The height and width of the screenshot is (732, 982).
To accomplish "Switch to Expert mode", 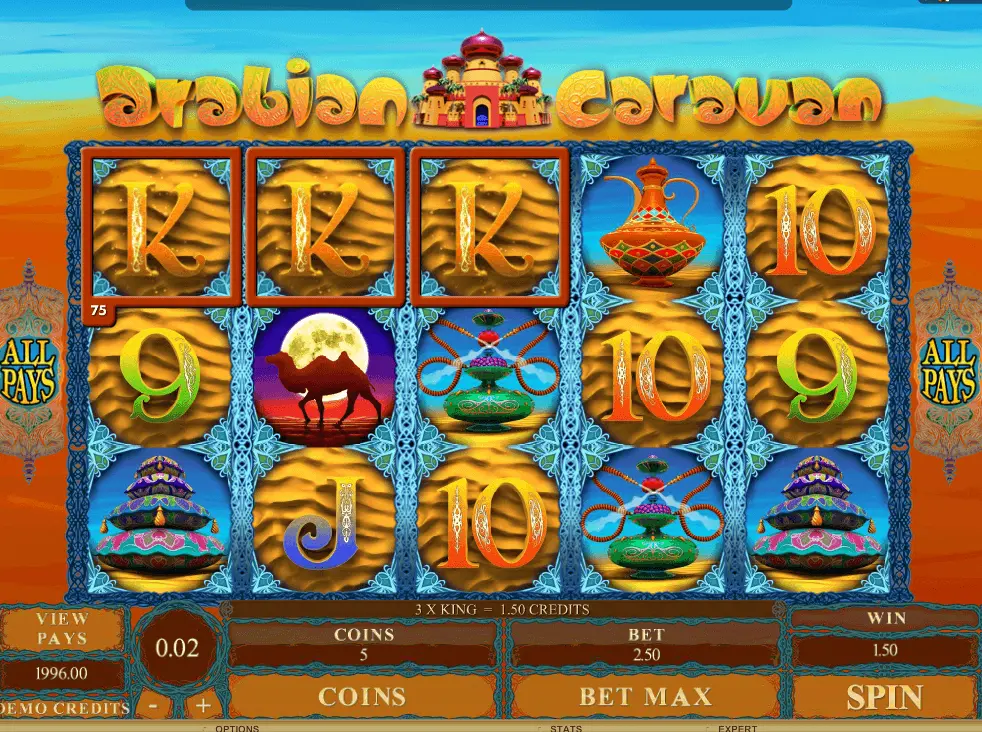I will coord(737,728).
